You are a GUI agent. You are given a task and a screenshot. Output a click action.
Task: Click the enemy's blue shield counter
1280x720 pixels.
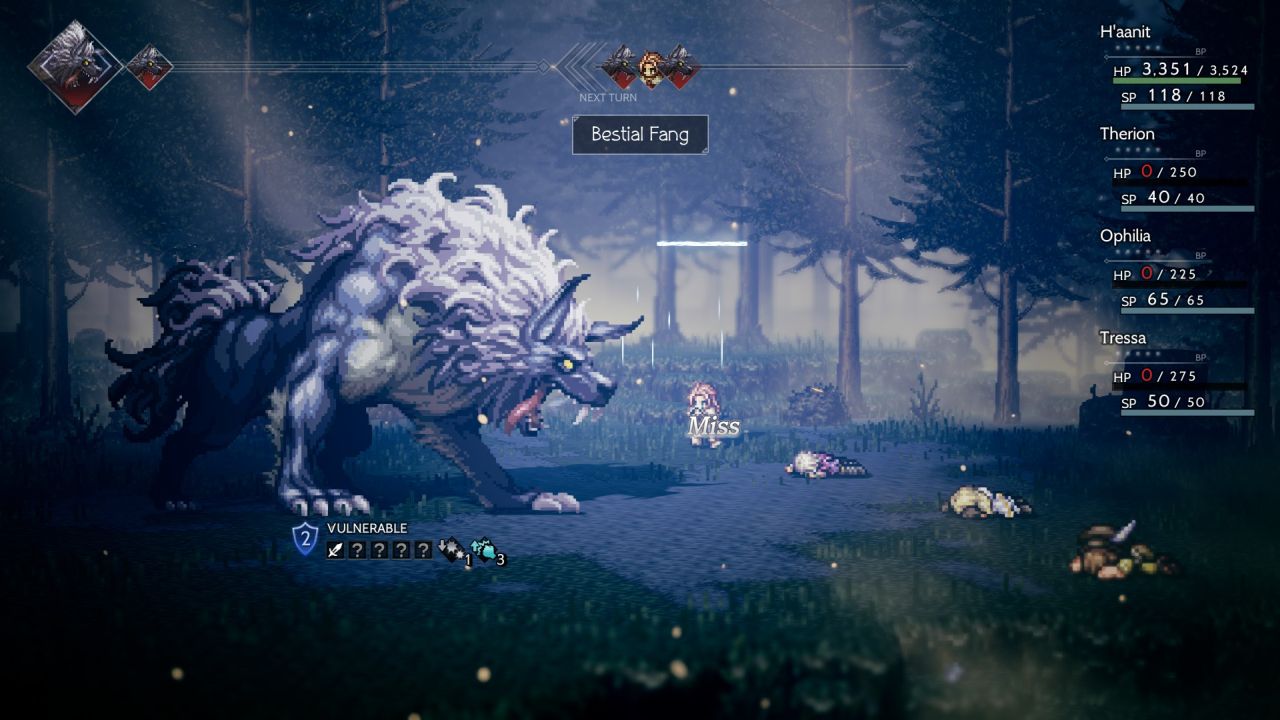click(x=305, y=538)
